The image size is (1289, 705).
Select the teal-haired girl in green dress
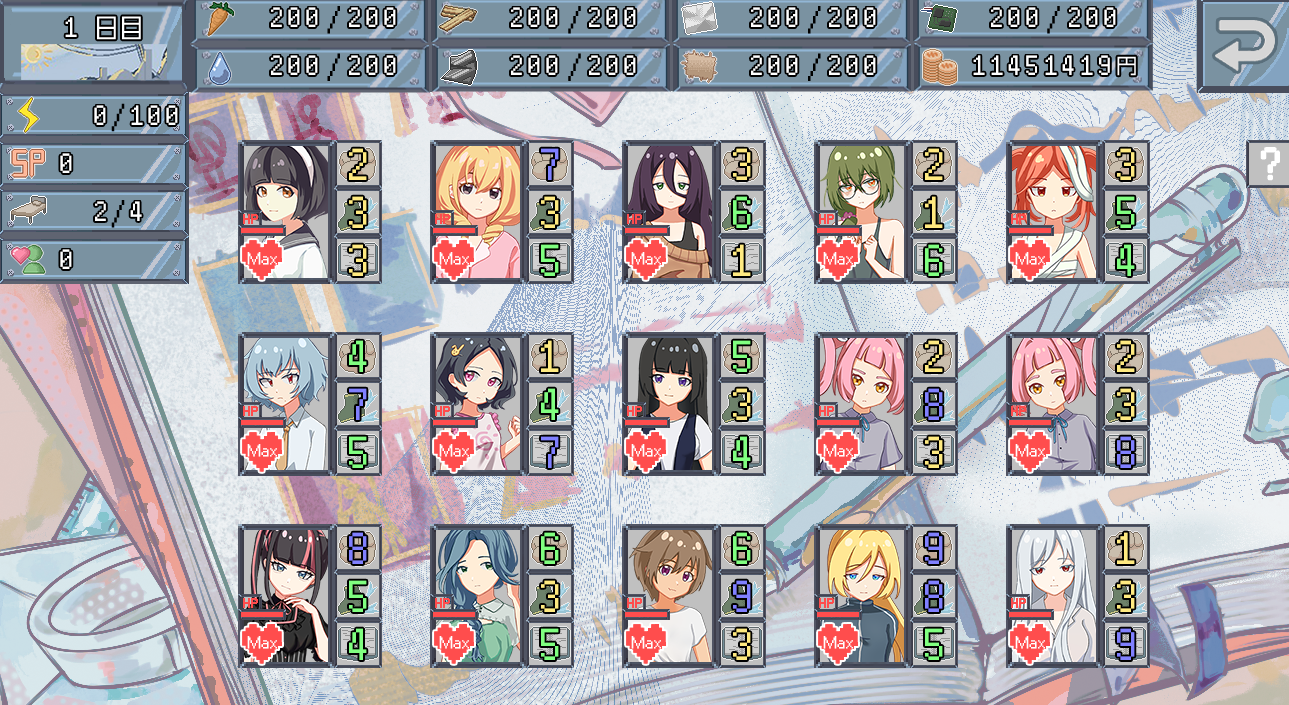pyautogui.click(x=477, y=595)
